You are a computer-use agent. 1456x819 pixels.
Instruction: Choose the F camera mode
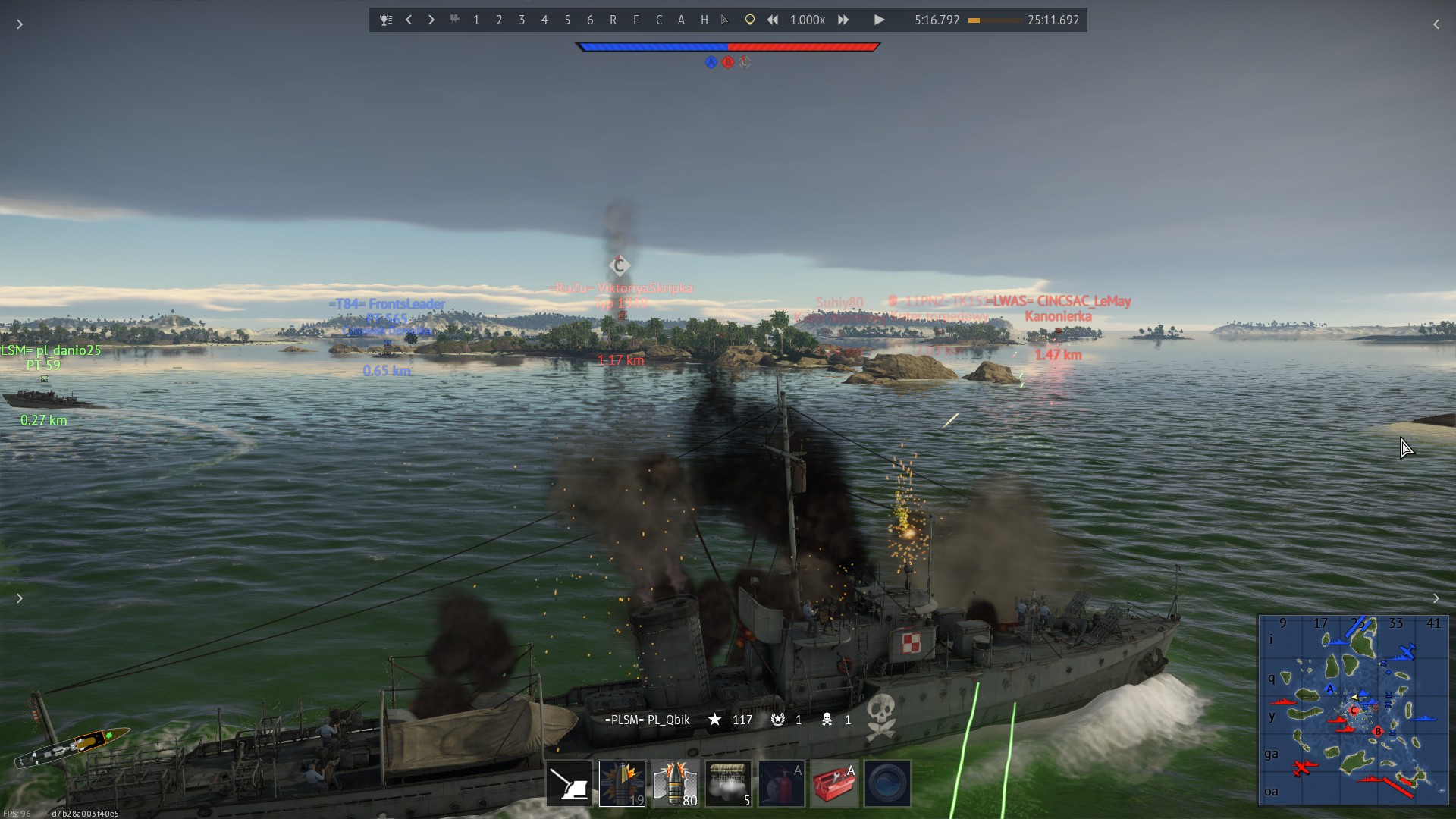coord(635,20)
